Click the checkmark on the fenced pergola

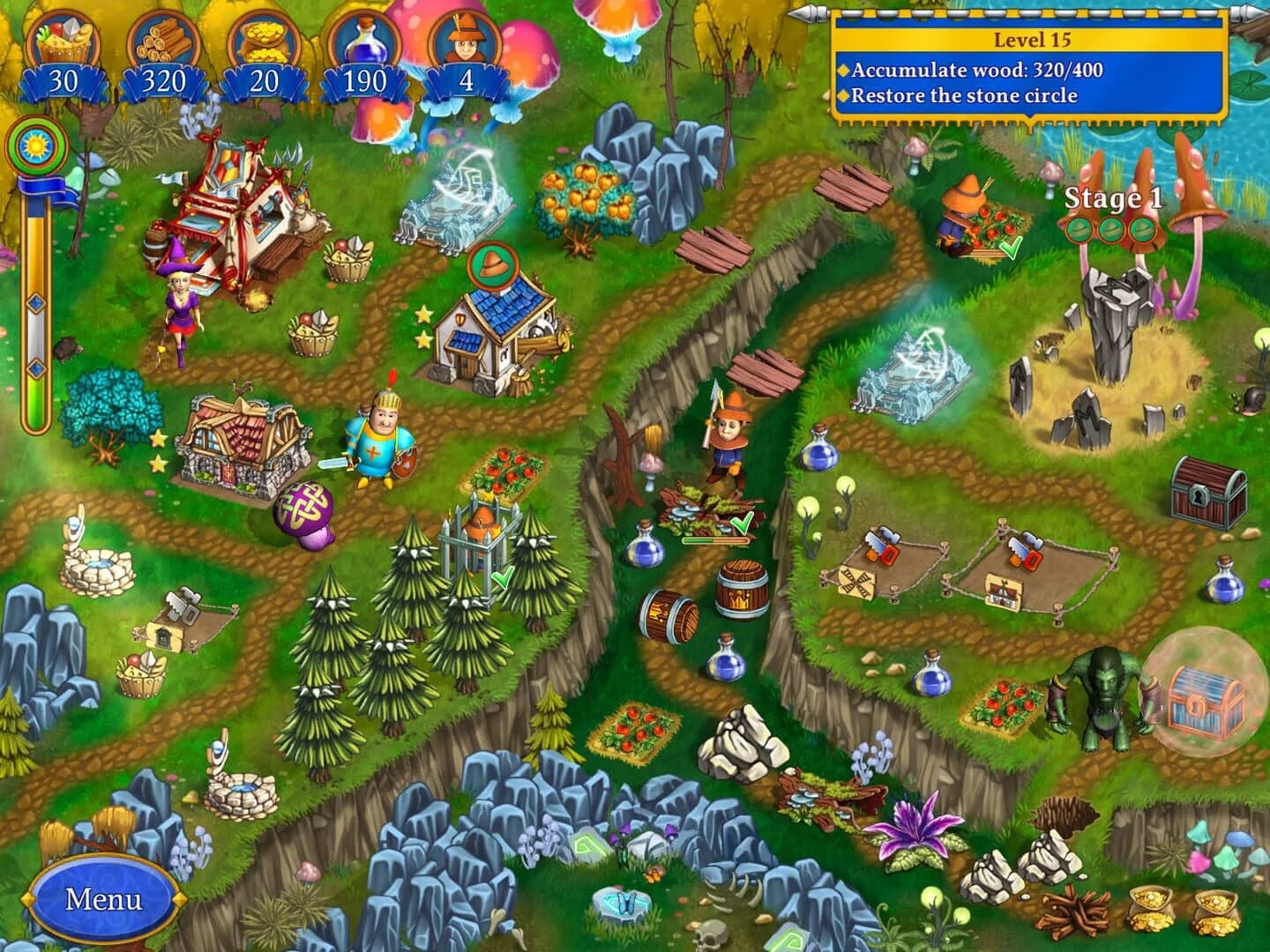[x=504, y=580]
